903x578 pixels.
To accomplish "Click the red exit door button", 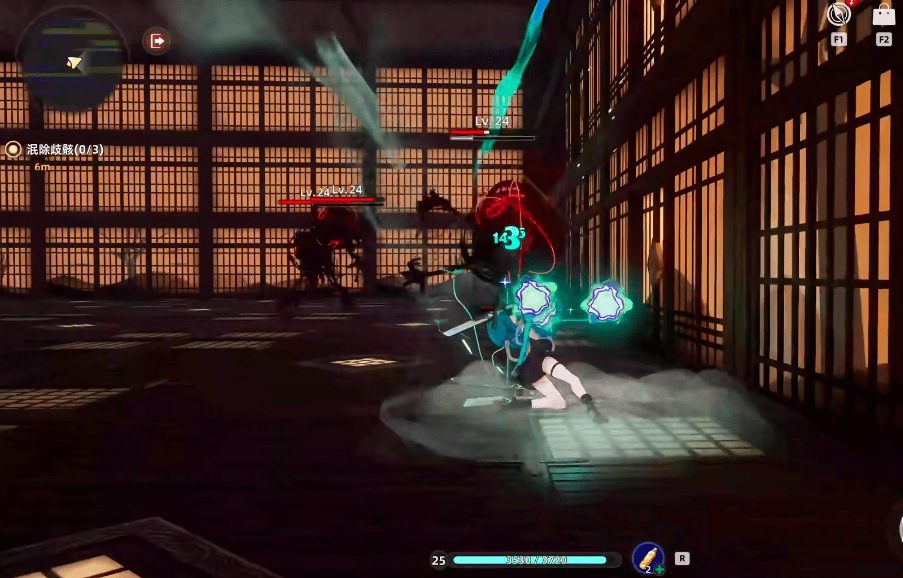I will coord(157,41).
